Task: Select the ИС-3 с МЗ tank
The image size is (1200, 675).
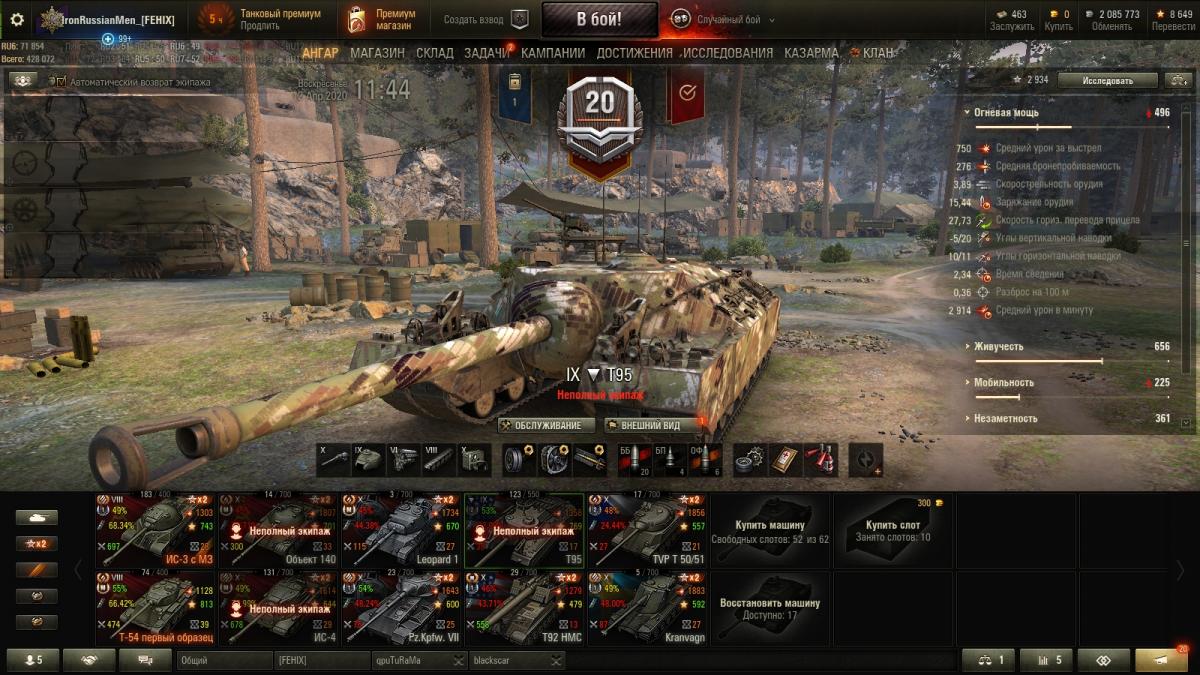Action: coord(154,530)
